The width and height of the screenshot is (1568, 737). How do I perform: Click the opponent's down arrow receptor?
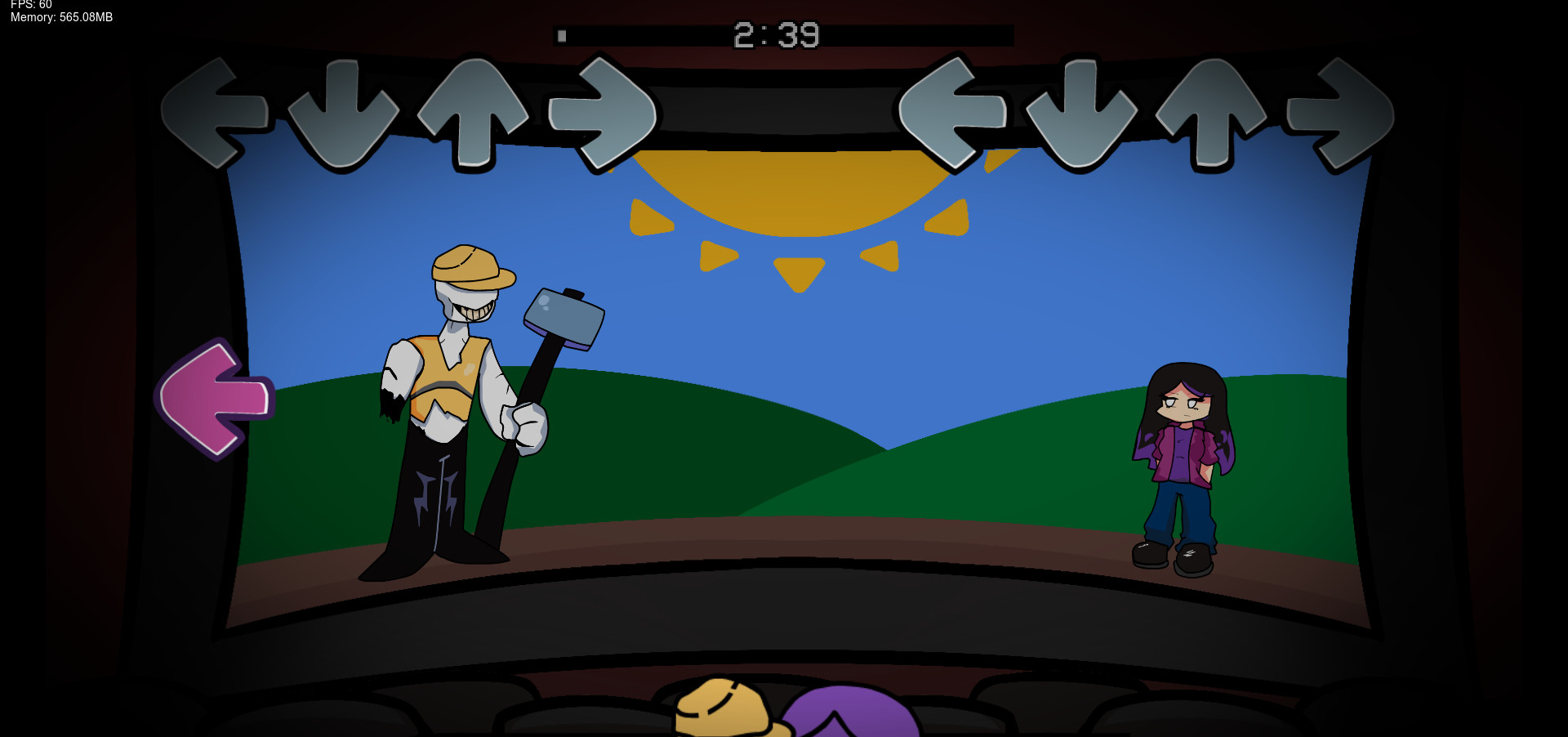point(343,116)
